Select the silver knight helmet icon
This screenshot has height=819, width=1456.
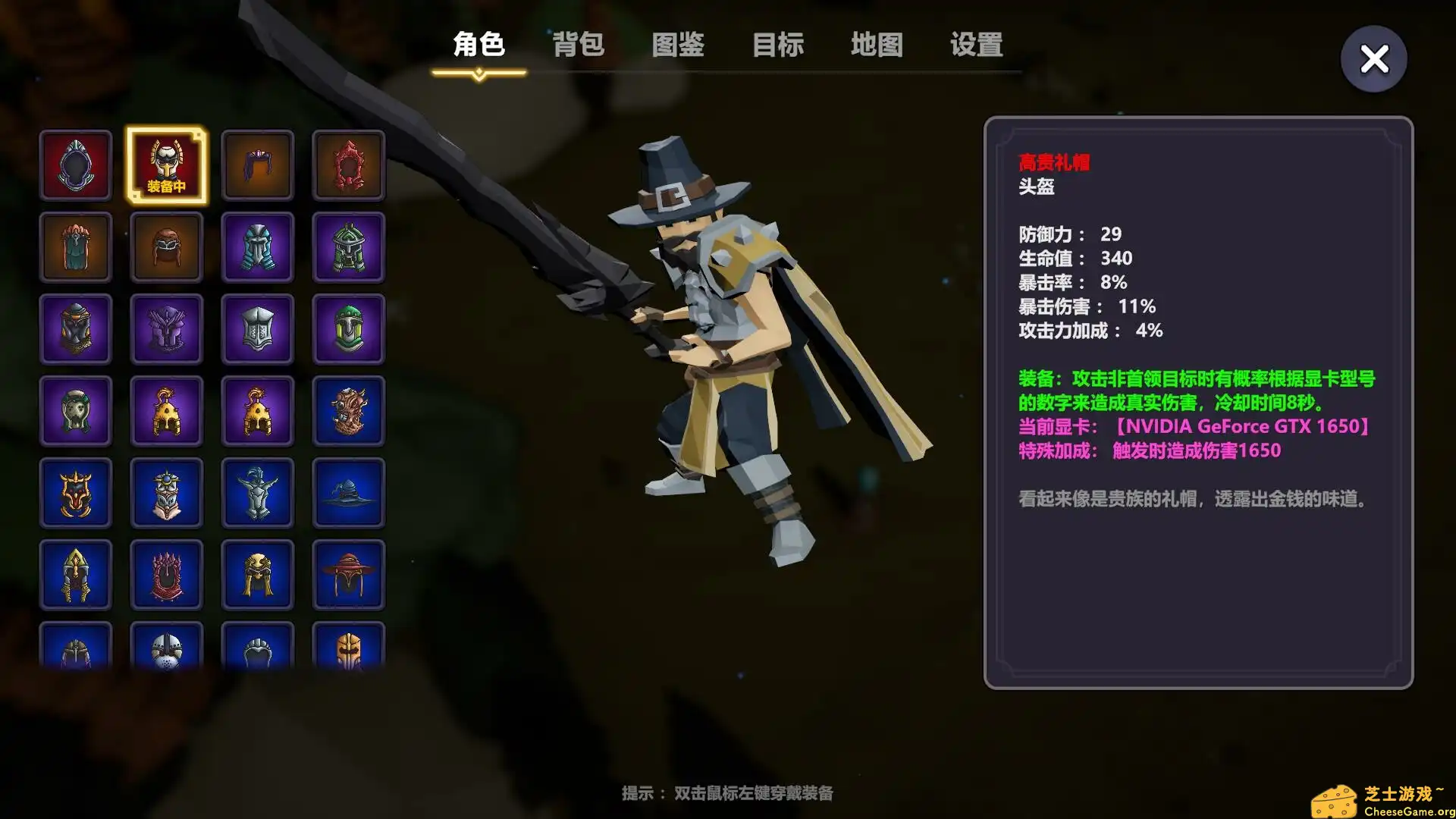pyautogui.click(x=257, y=328)
